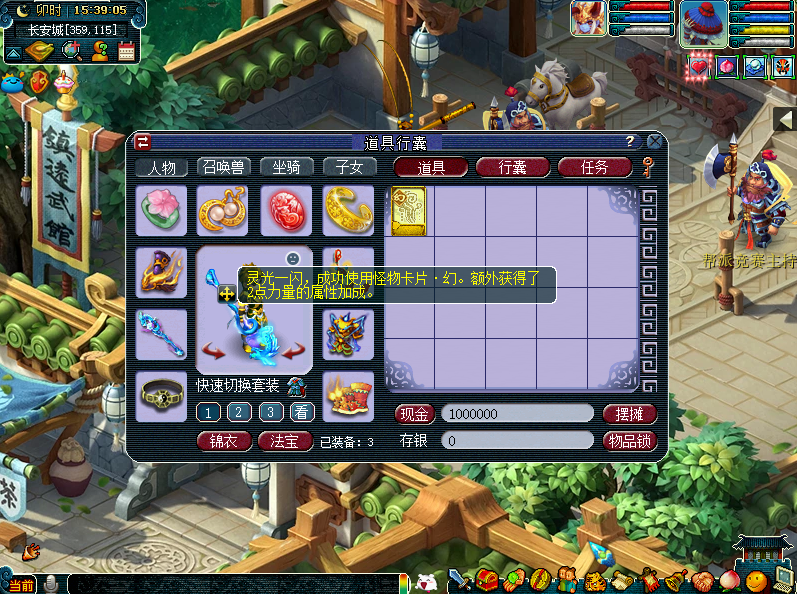Open the 锦衣 costume panel
Image resolution: width=797 pixels, height=594 pixels.
(x=223, y=440)
